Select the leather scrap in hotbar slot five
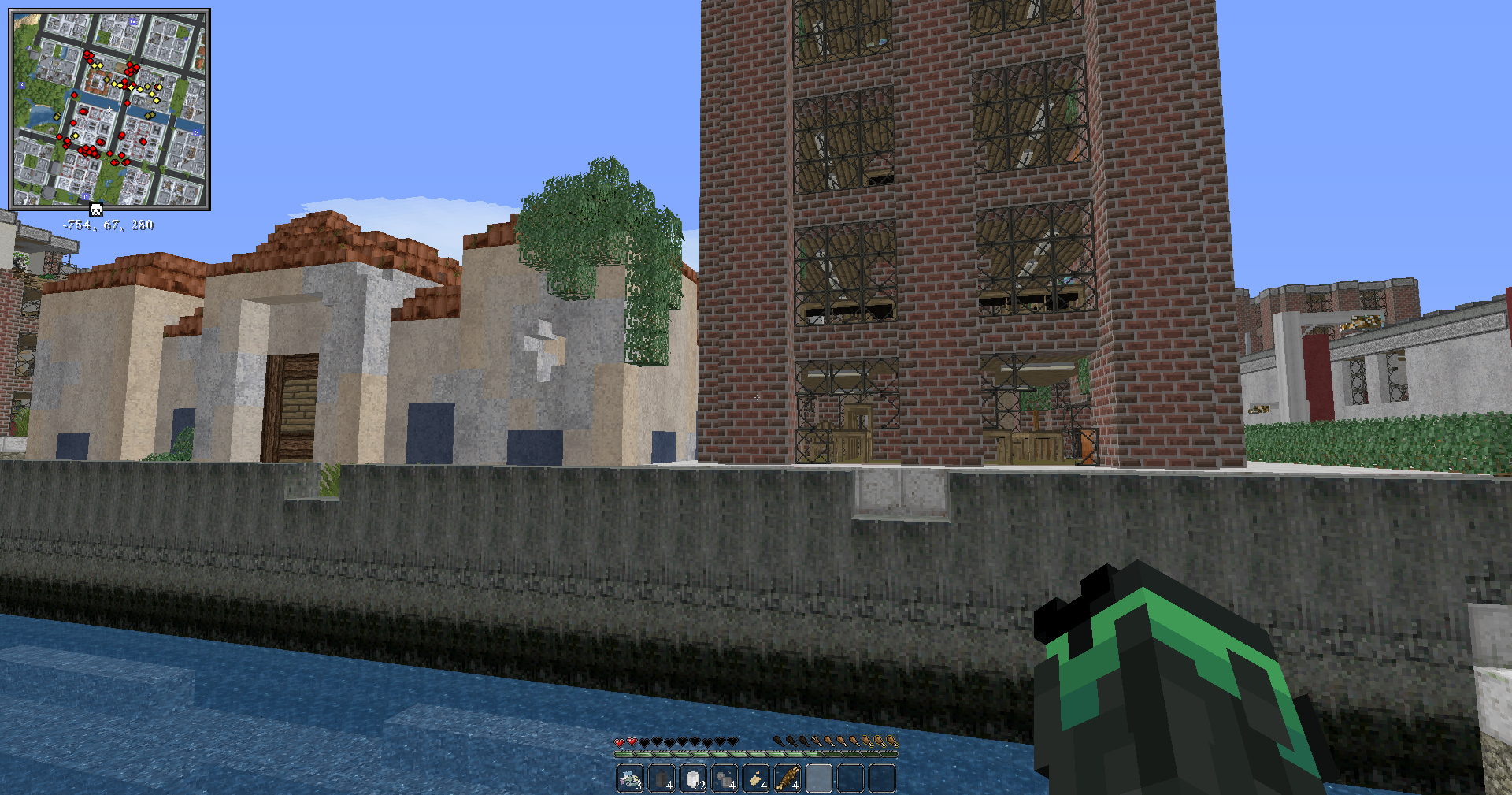The height and width of the screenshot is (795, 1512). [757, 777]
